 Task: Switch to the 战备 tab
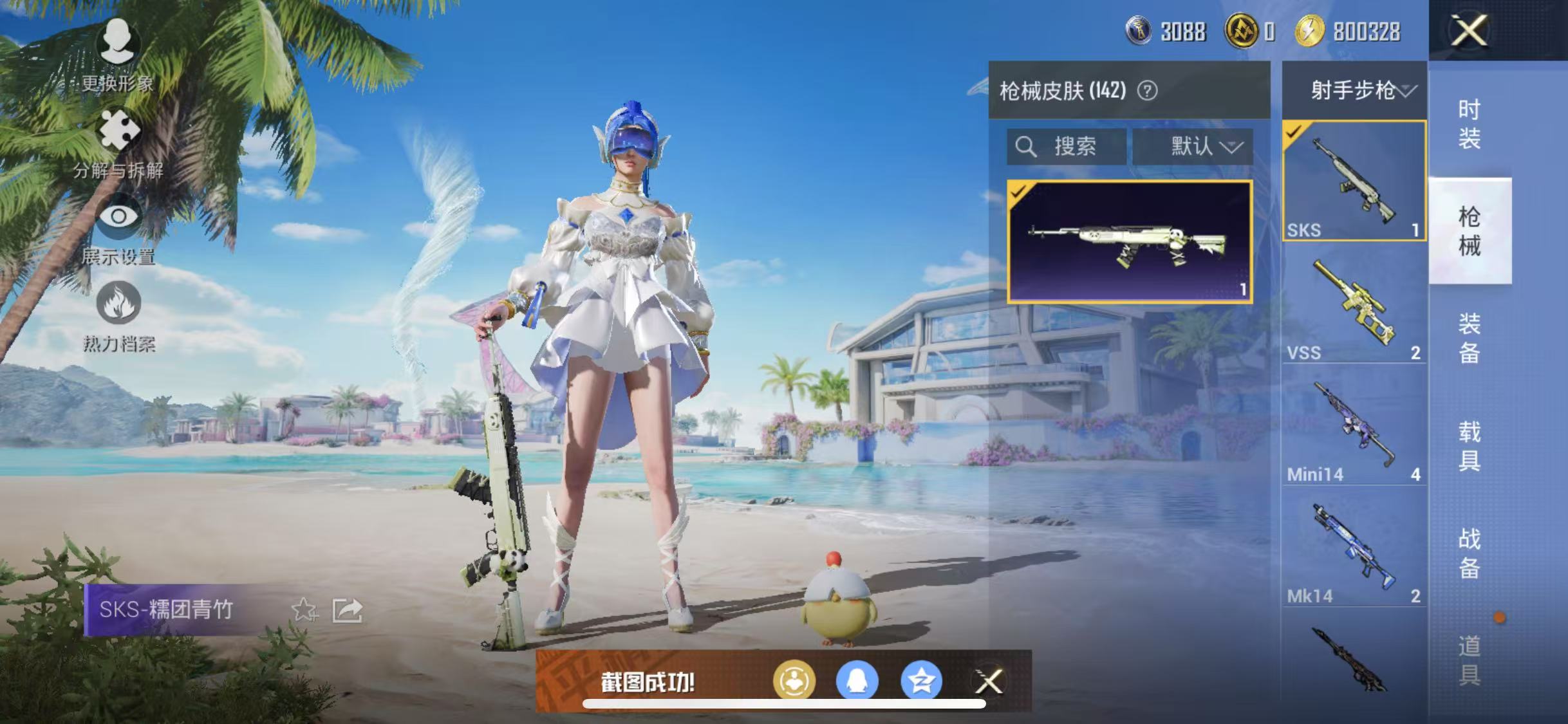[1469, 553]
